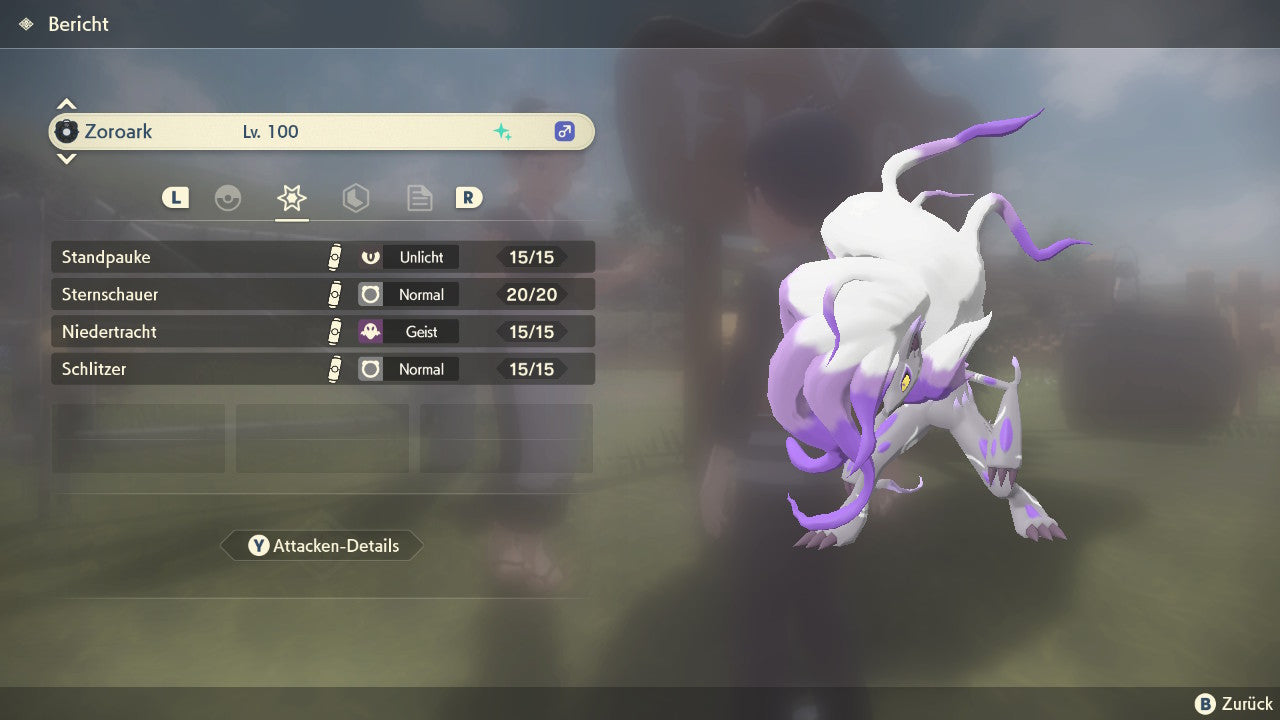Viewport: 1280px width, 720px height.
Task: Select the Schlitzer move row
Action: [x=322, y=369]
